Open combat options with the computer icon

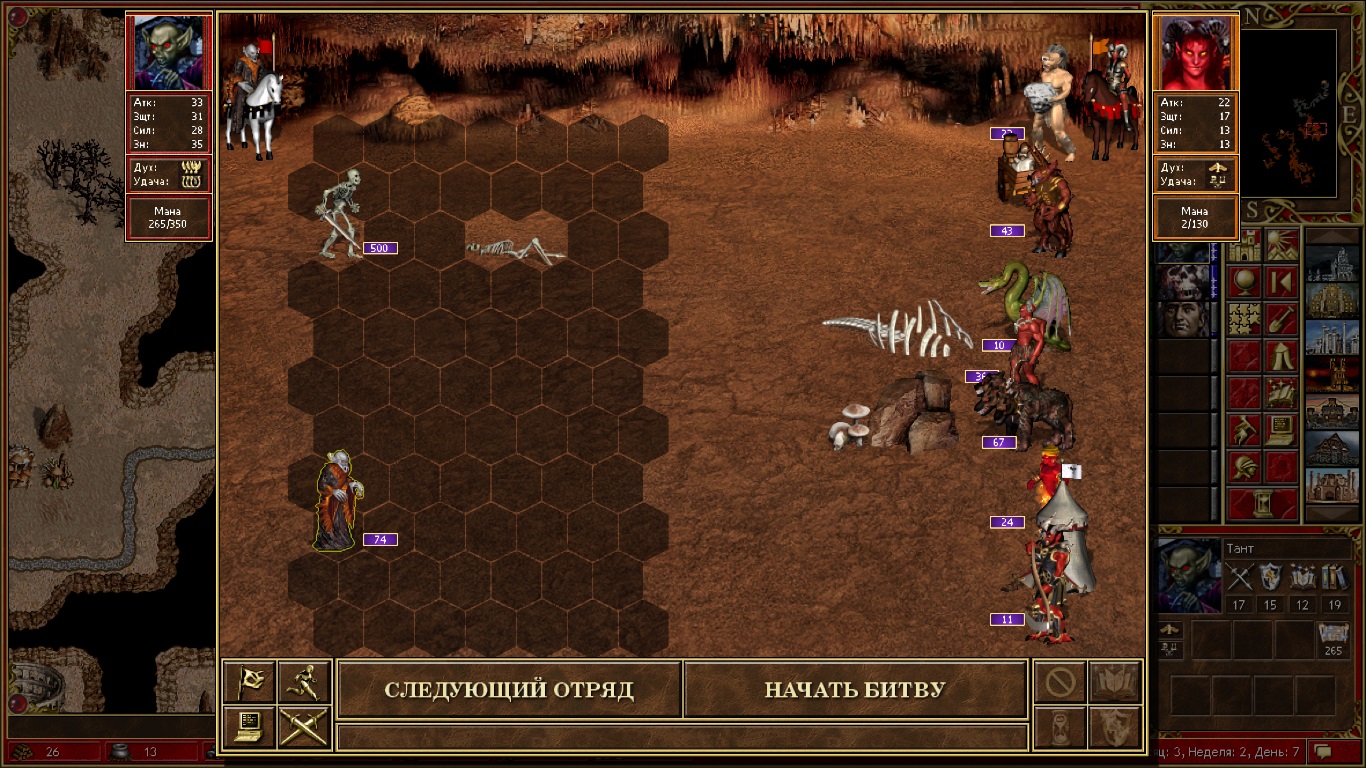(x=249, y=727)
